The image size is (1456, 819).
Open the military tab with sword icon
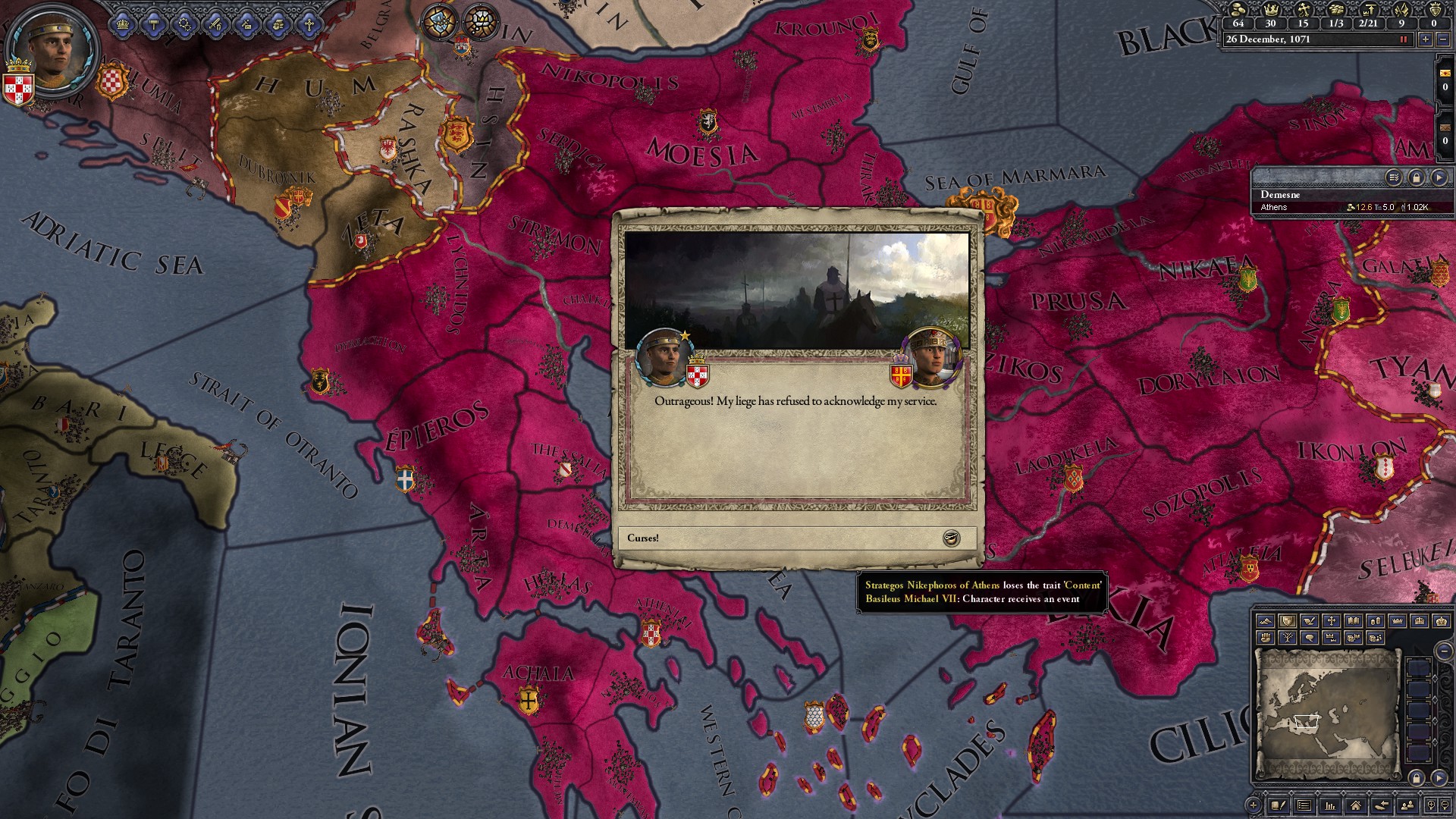point(216,24)
